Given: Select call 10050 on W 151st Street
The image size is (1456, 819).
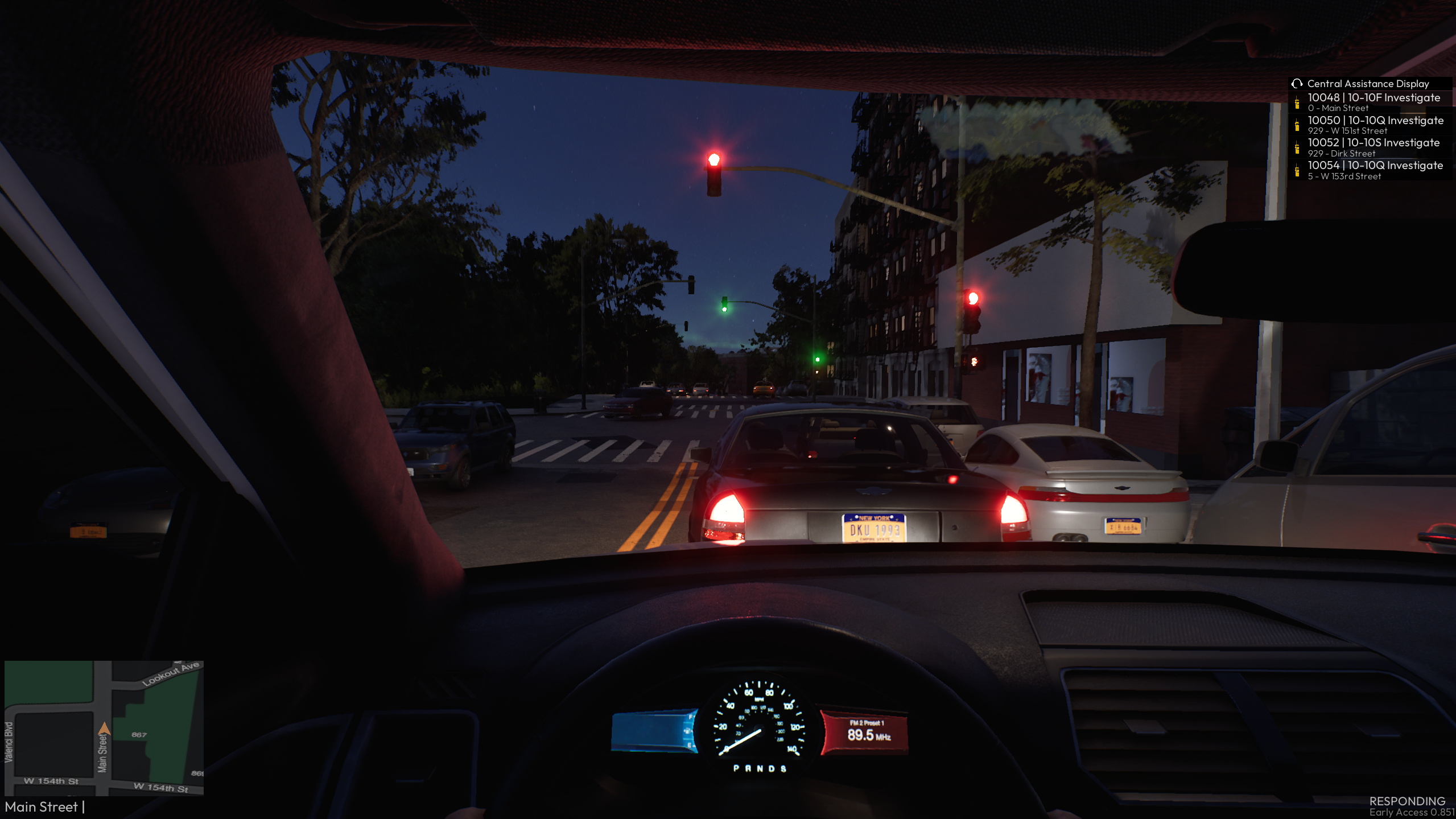Looking at the screenshot, I should coord(1374,125).
